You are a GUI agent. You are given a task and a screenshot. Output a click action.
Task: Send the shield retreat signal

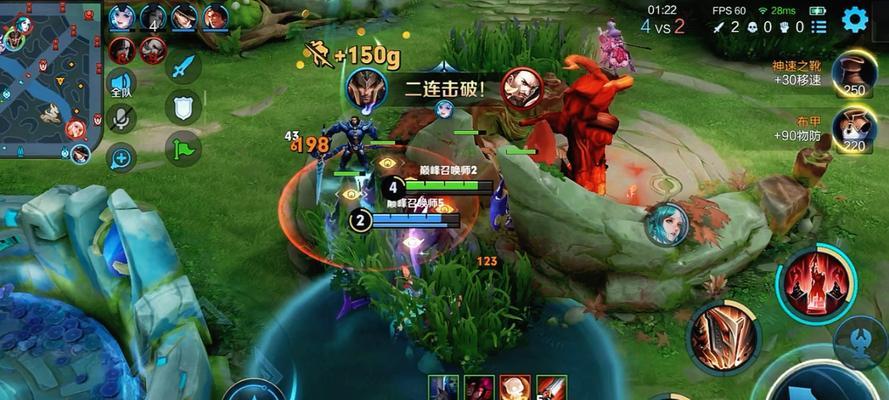coord(183,107)
